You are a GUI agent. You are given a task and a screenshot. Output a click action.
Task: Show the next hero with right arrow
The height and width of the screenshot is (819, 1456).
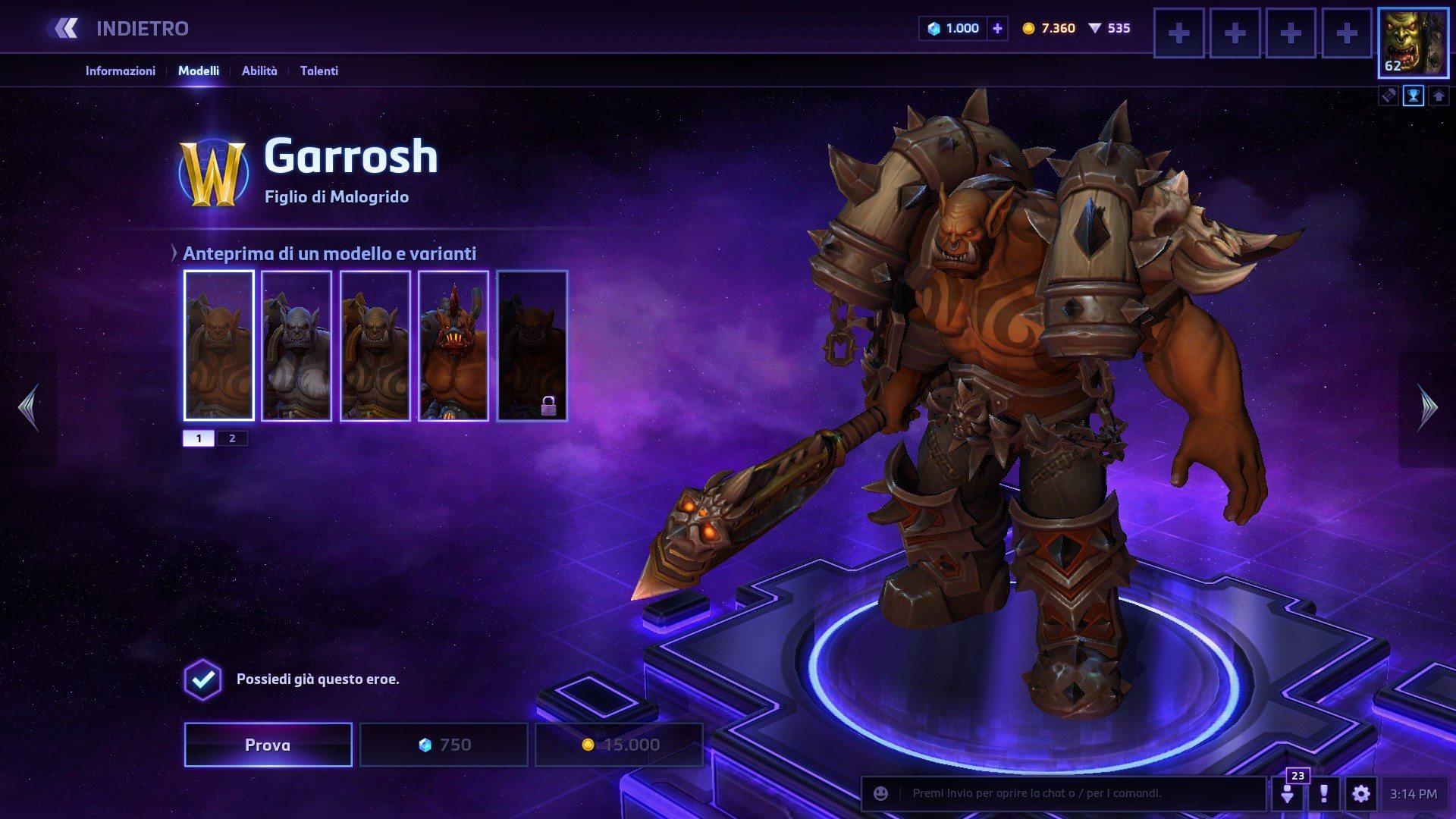(1427, 407)
